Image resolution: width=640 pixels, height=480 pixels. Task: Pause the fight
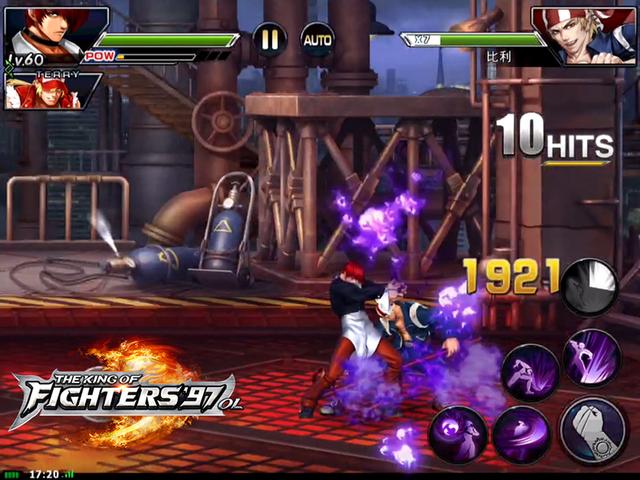pos(269,40)
